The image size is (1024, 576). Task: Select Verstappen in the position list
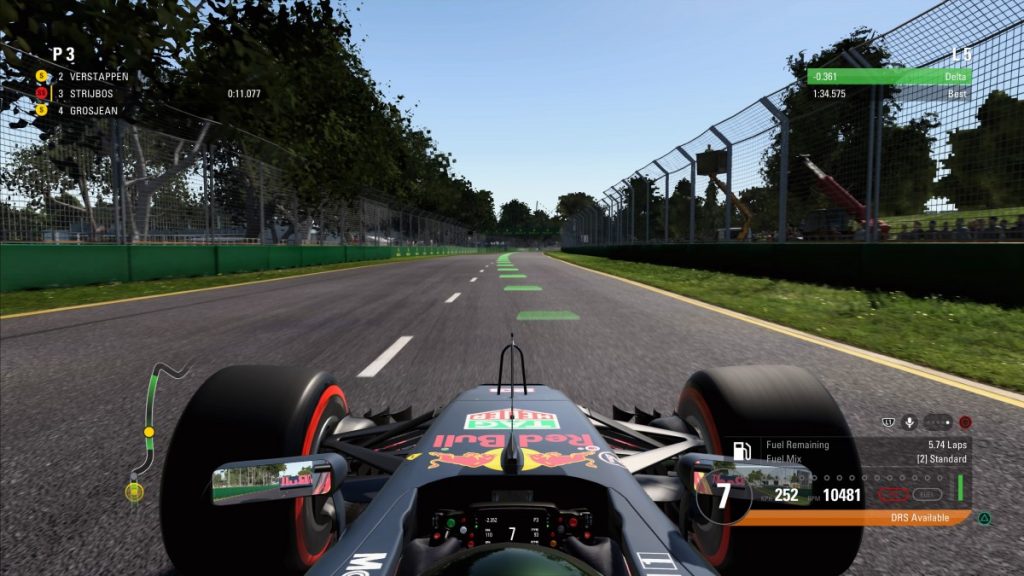pos(92,76)
